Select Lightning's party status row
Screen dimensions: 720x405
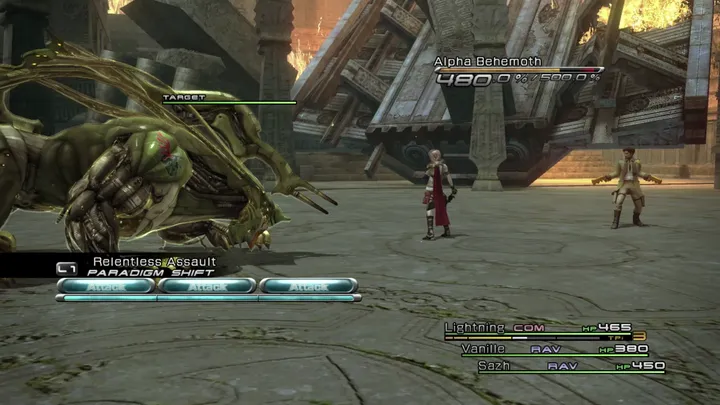coord(542,328)
